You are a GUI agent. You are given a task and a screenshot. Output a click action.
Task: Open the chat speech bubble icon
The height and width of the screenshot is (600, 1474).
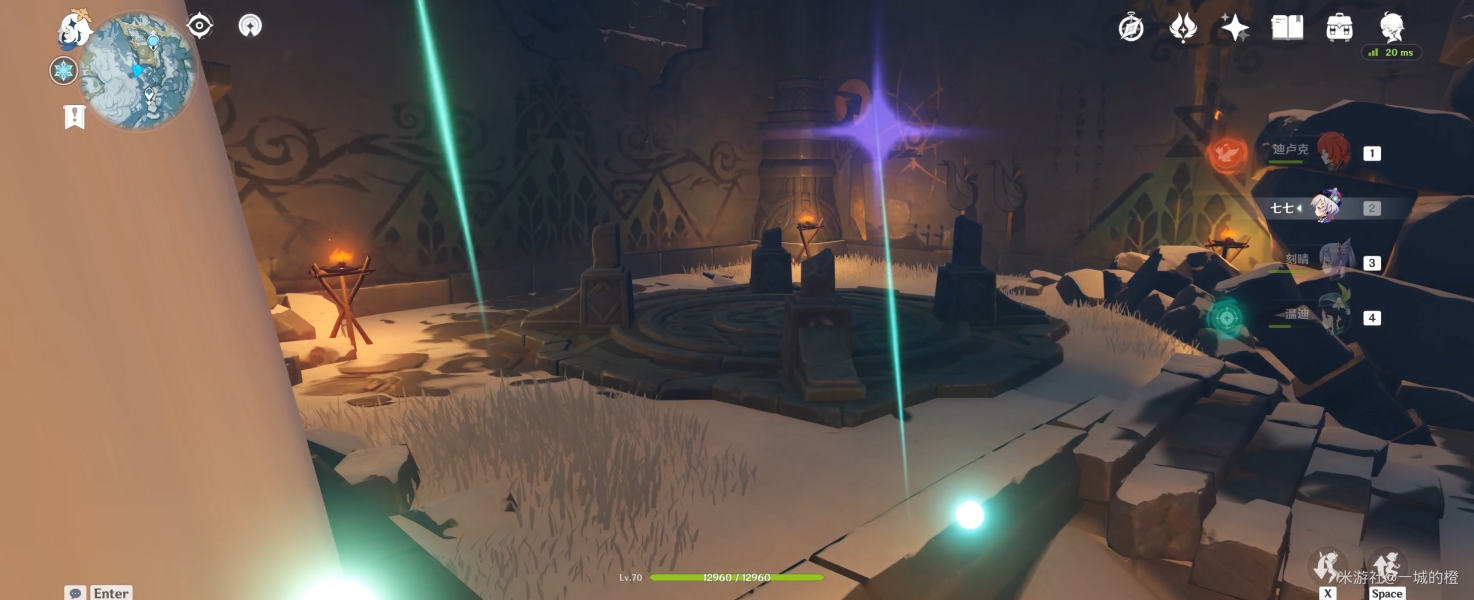[75, 593]
